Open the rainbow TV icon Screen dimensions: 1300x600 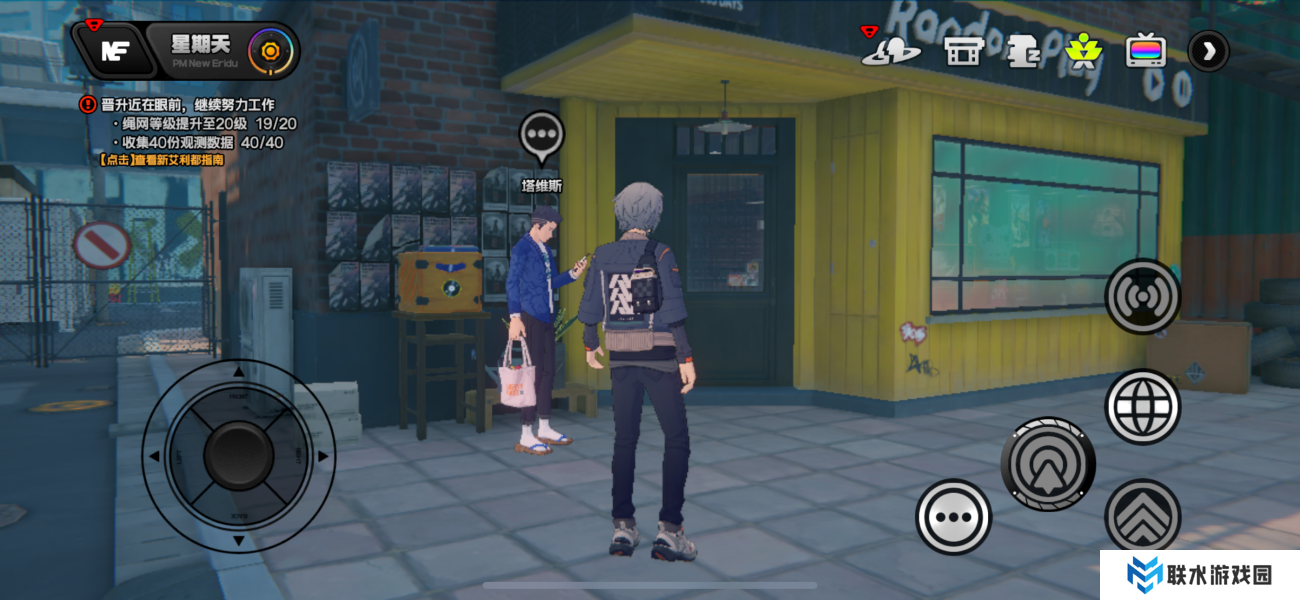tap(1145, 50)
